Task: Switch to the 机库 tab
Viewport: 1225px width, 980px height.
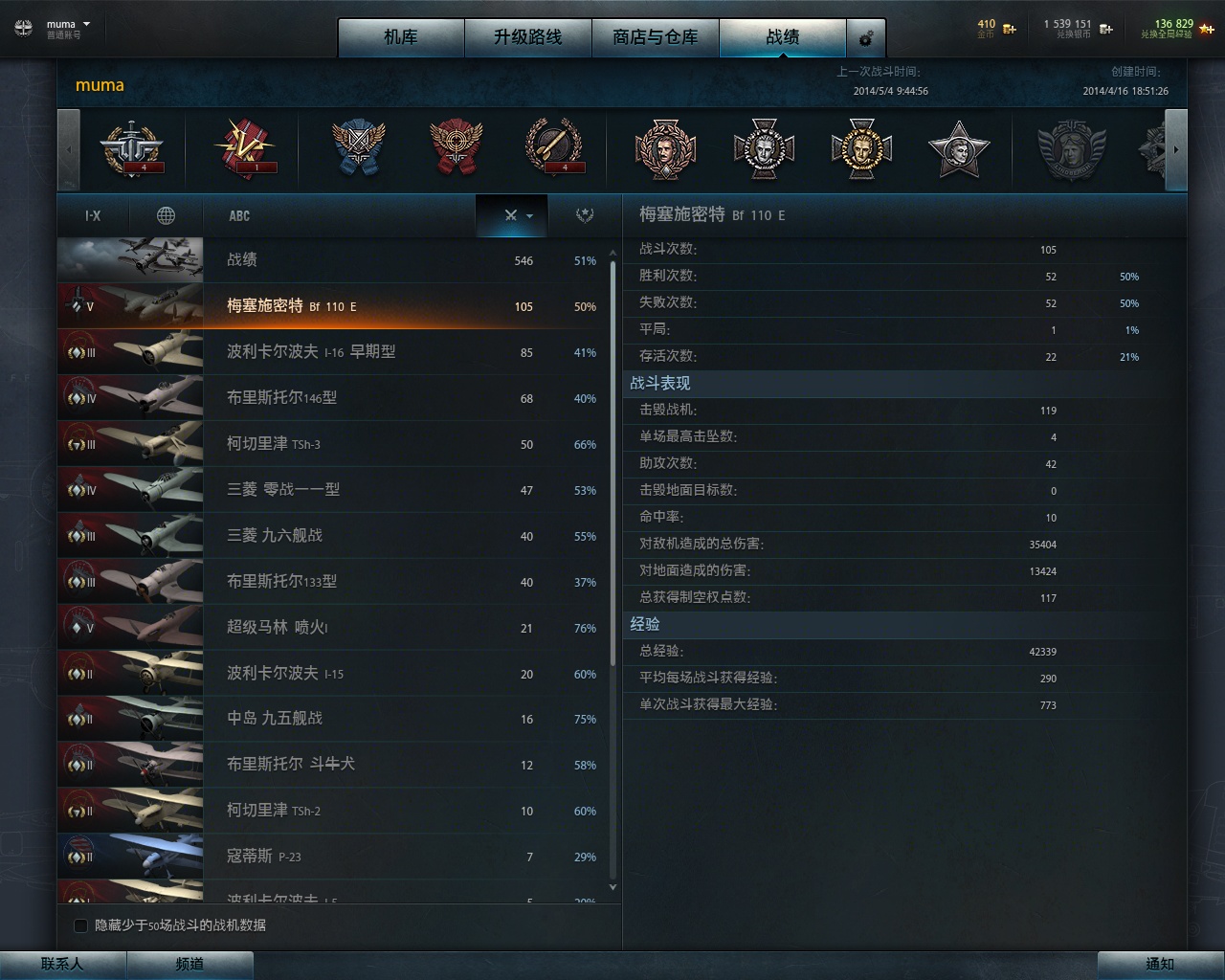Action: click(401, 38)
